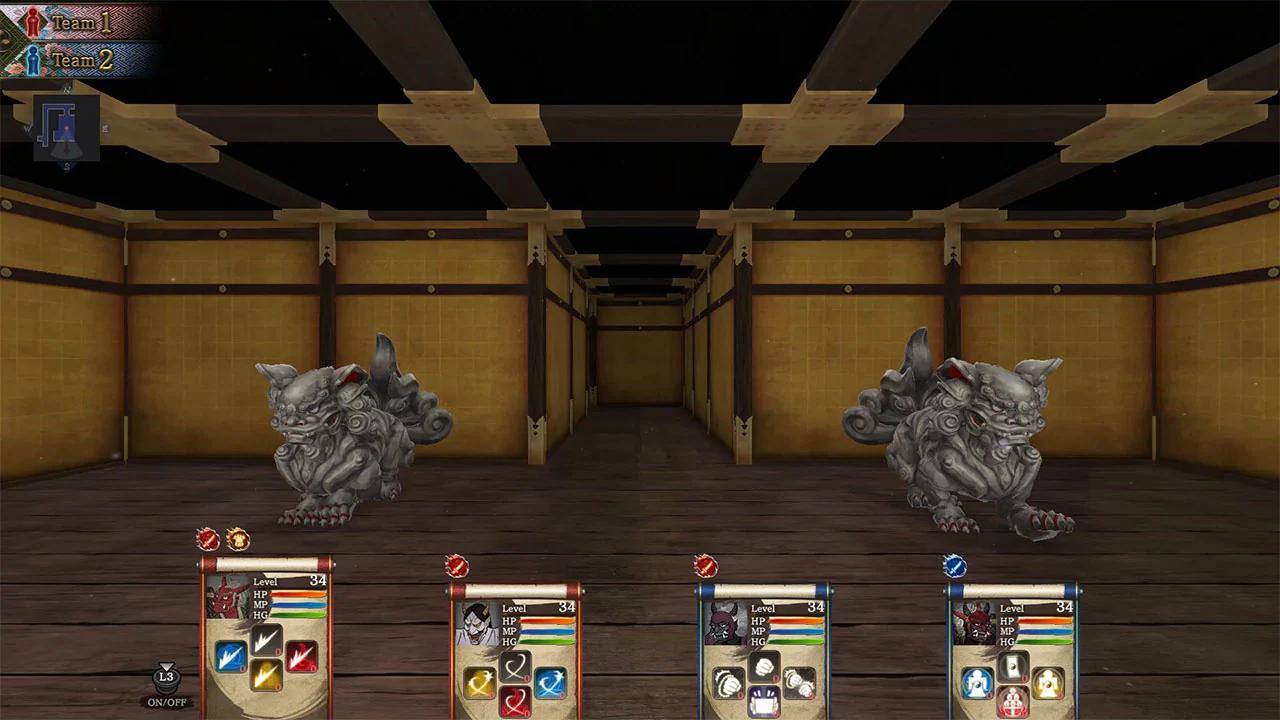This screenshot has height=720, width=1280.
Task: Click the blue sword emblem above the fourth card
Action: coord(954,566)
